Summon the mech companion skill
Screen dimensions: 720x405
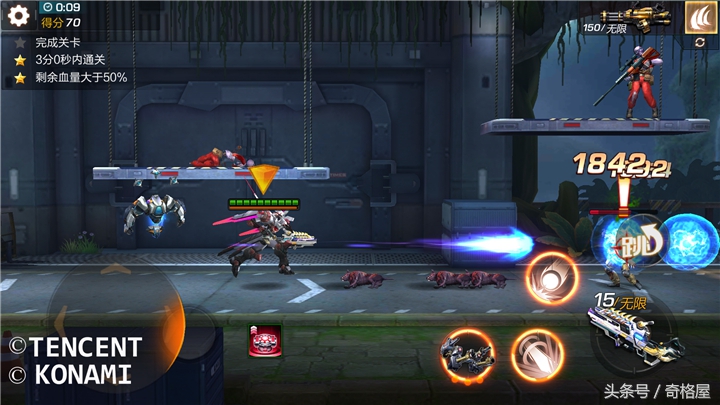[467, 355]
